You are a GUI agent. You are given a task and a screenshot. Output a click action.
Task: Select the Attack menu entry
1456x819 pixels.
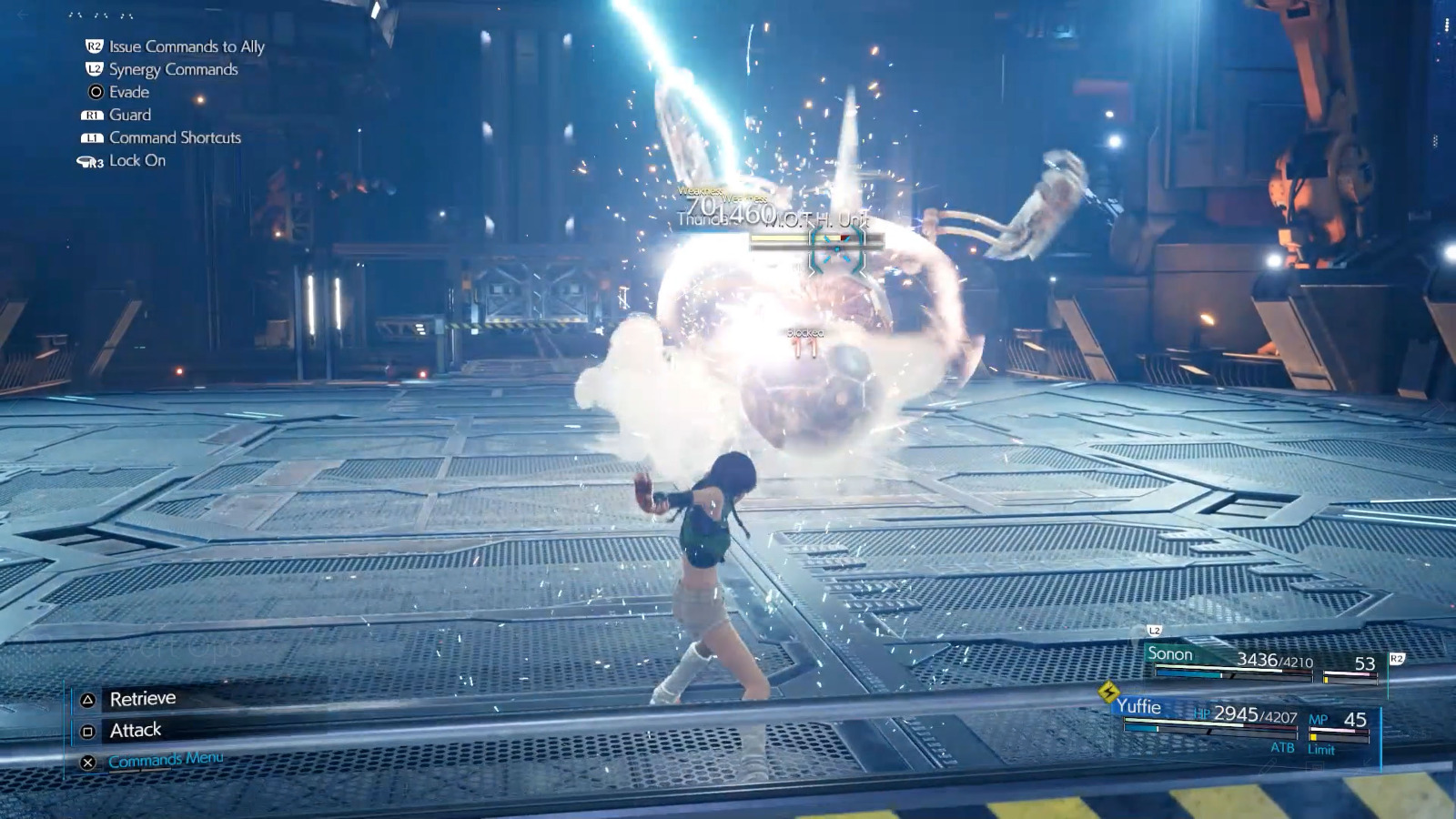[134, 729]
